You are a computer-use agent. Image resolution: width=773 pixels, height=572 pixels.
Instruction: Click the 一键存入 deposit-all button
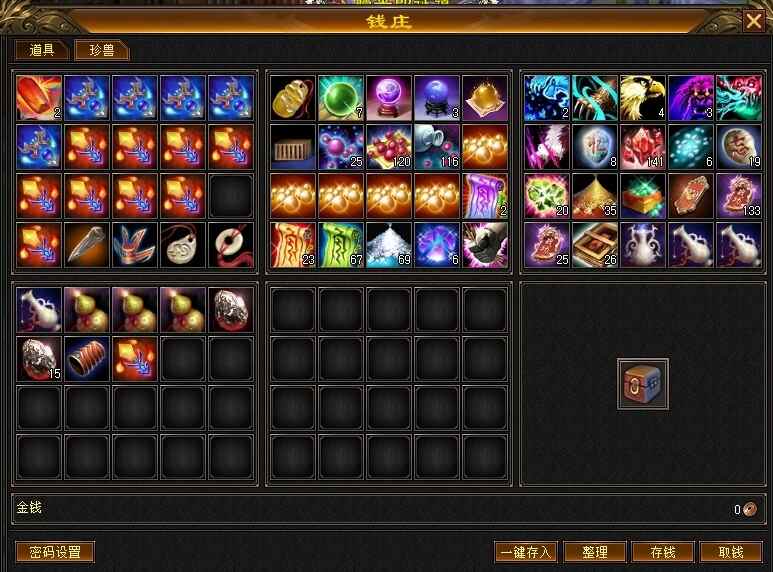coord(526,552)
